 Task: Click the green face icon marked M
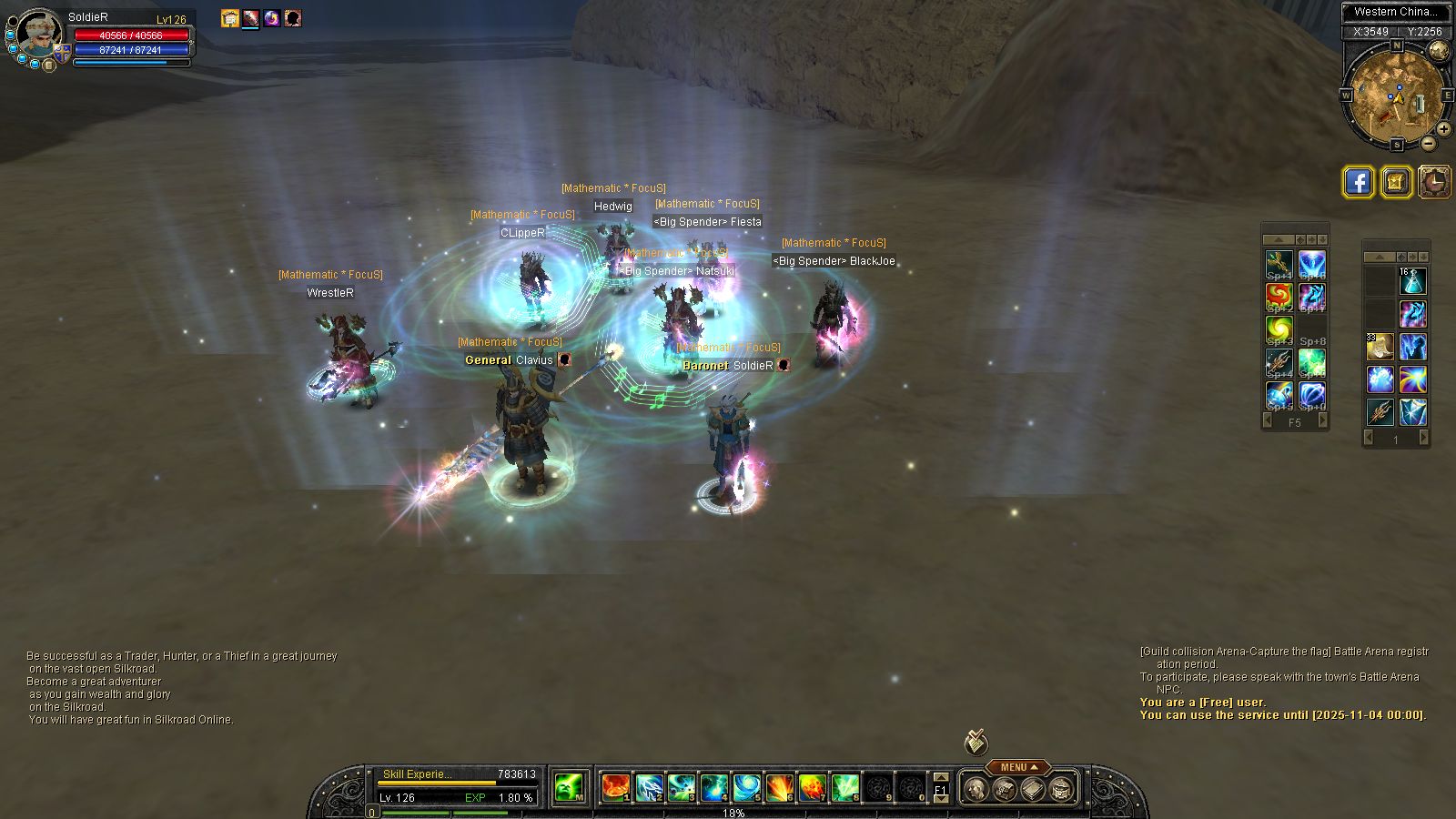(x=569, y=787)
